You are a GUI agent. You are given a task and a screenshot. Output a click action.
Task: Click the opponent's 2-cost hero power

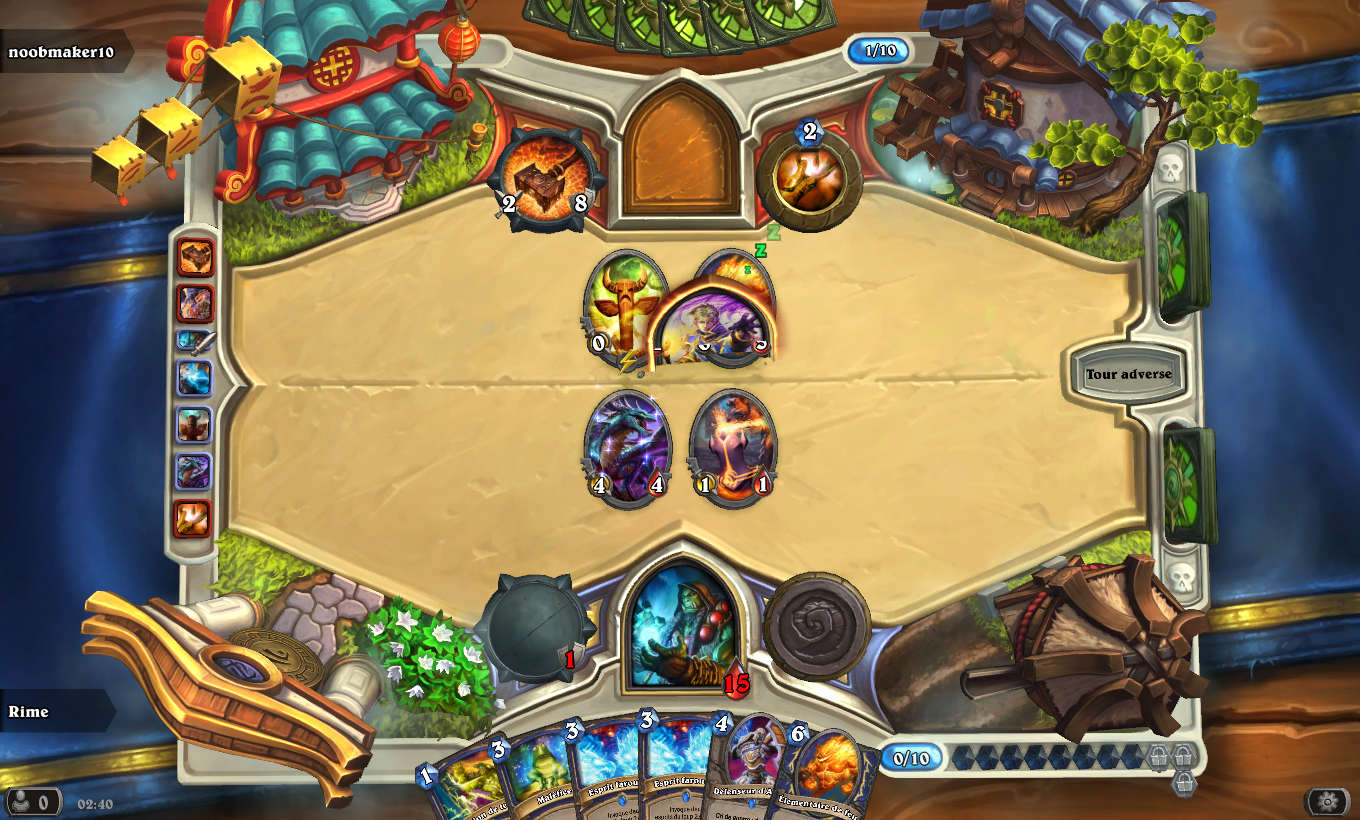coord(809,180)
